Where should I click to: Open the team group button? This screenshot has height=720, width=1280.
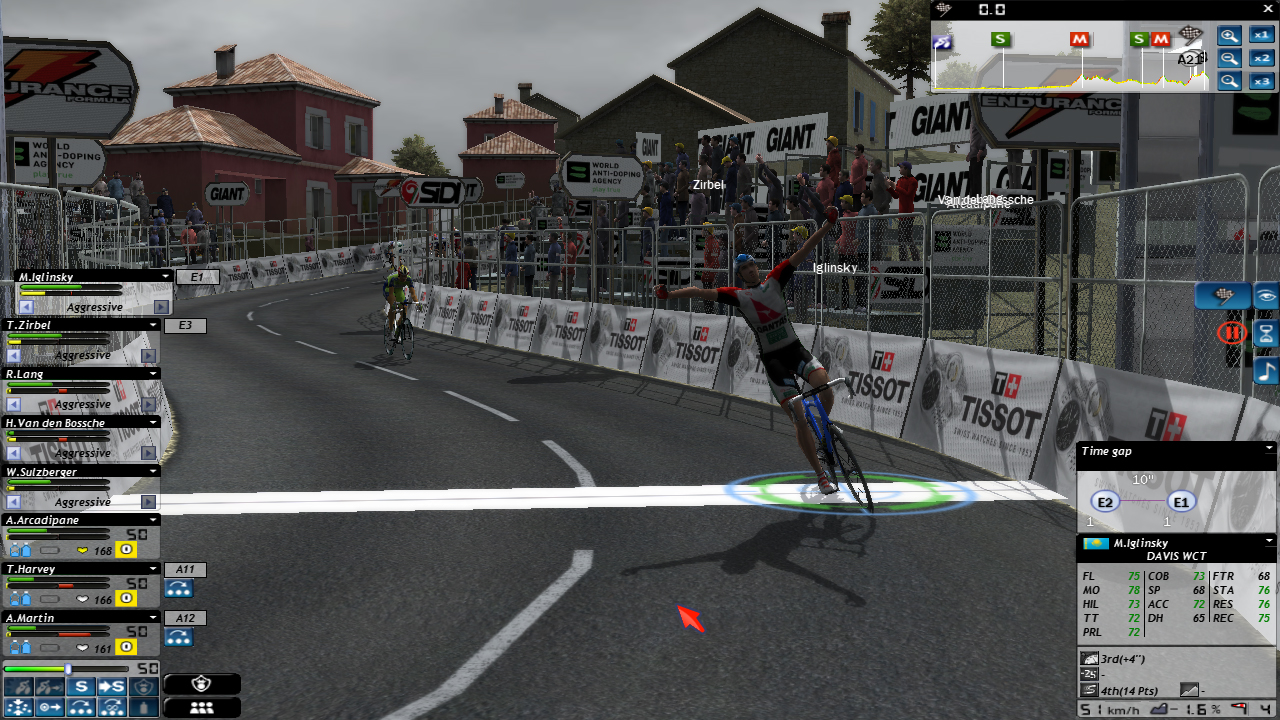point(202,707)
